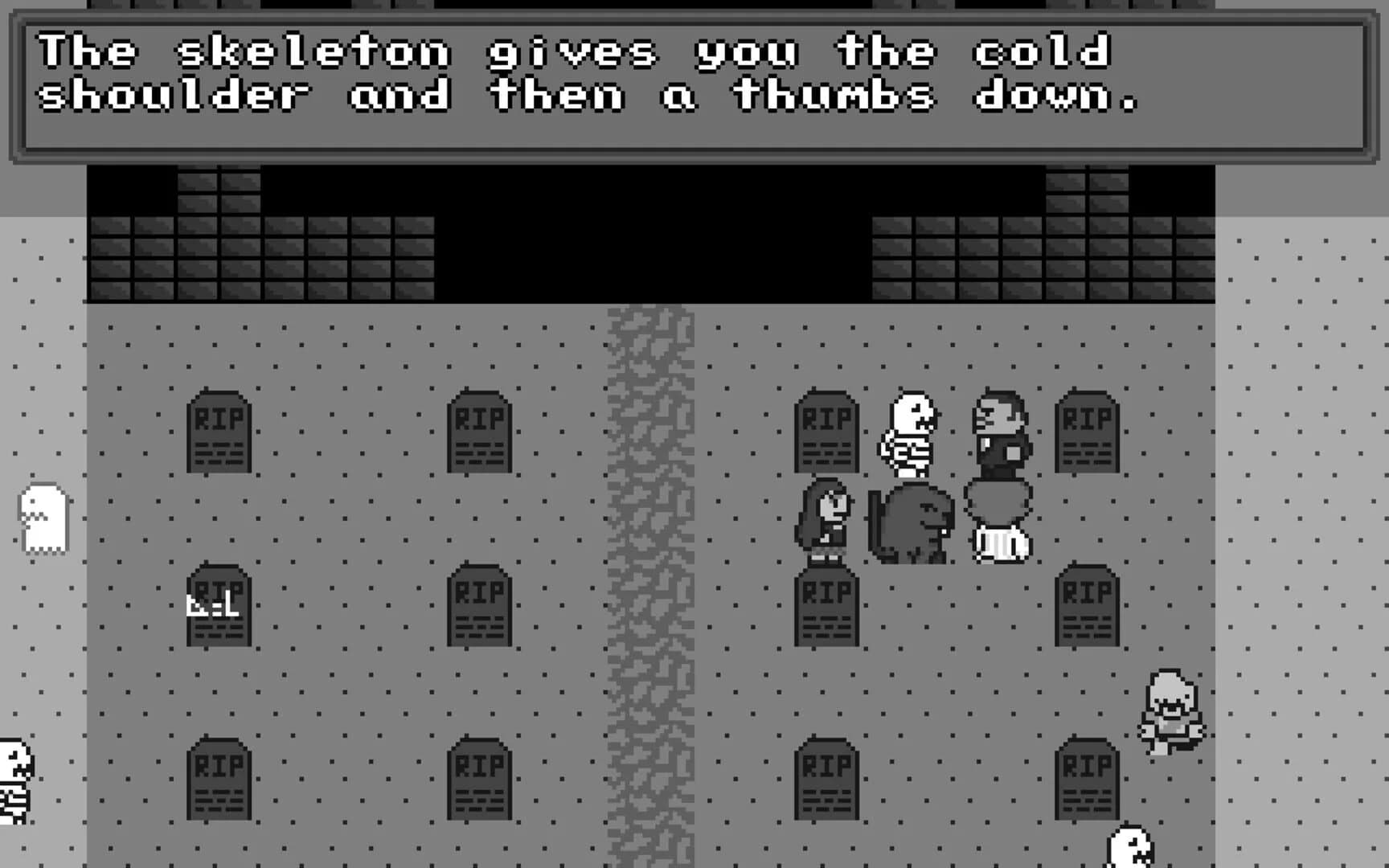Click the cobblestone path between grave rows
1389x868 pixels.
651,563
